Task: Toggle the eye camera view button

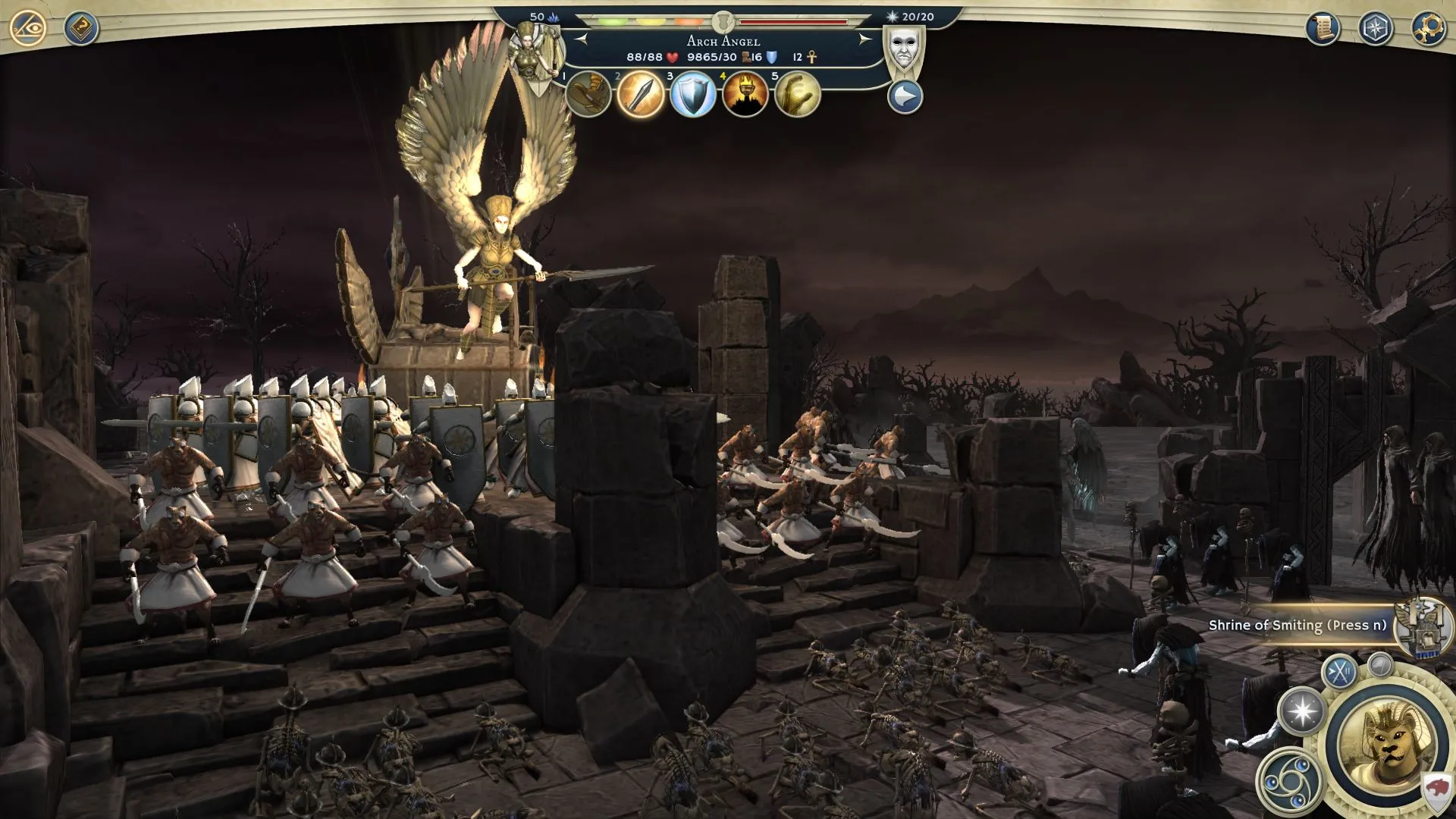Action: tap(28, 29)
